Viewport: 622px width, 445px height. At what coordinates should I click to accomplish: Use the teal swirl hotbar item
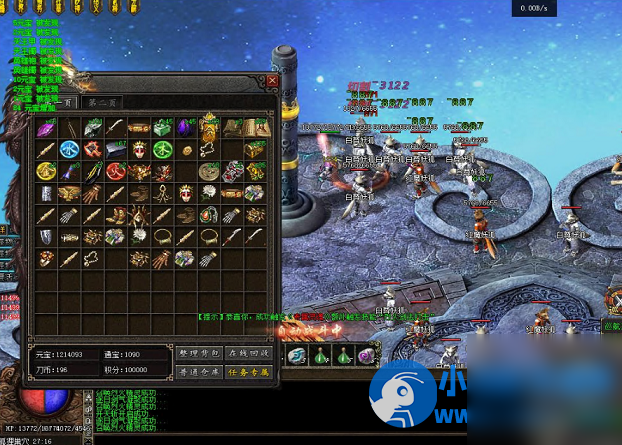(x=297, y=355)
